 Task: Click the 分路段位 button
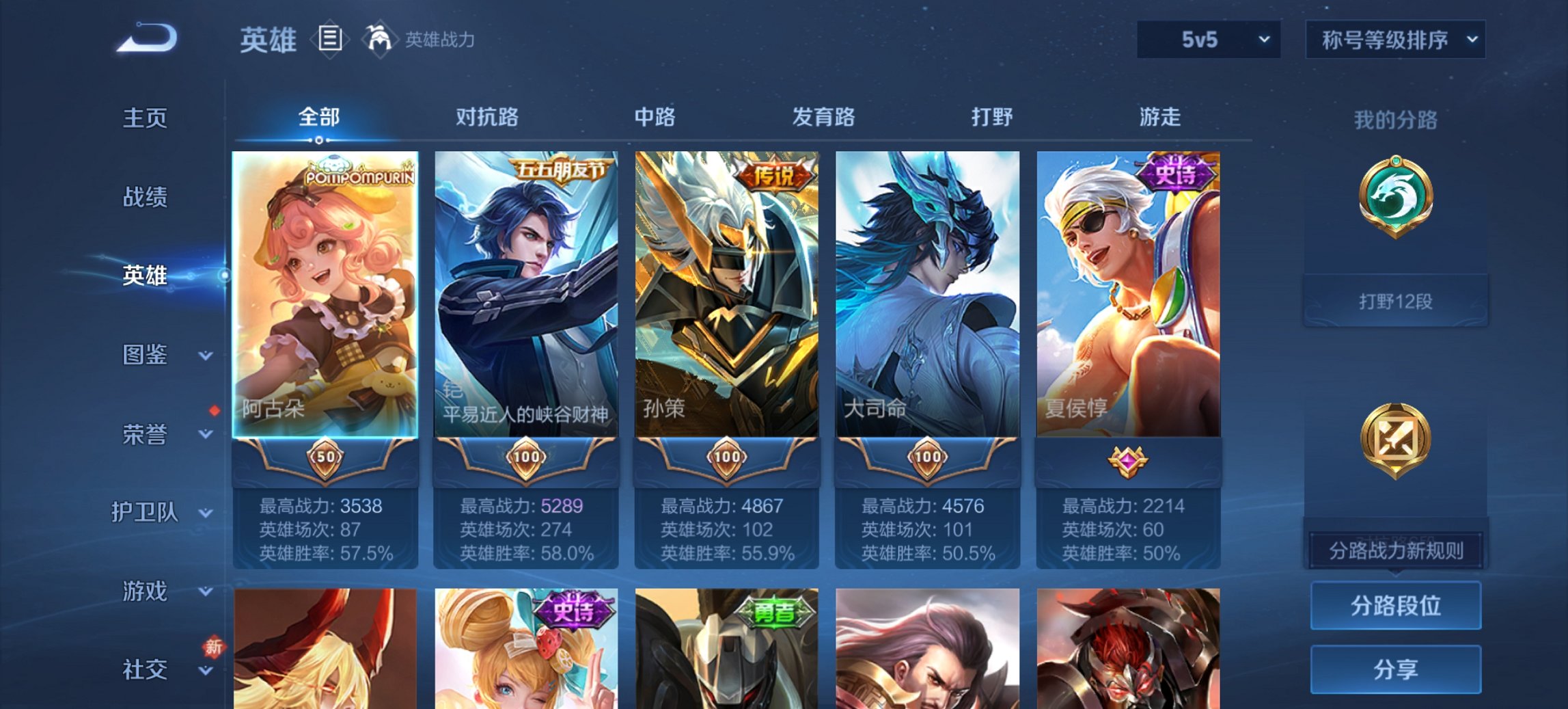pyautogui.click(x=1396, y=606)
